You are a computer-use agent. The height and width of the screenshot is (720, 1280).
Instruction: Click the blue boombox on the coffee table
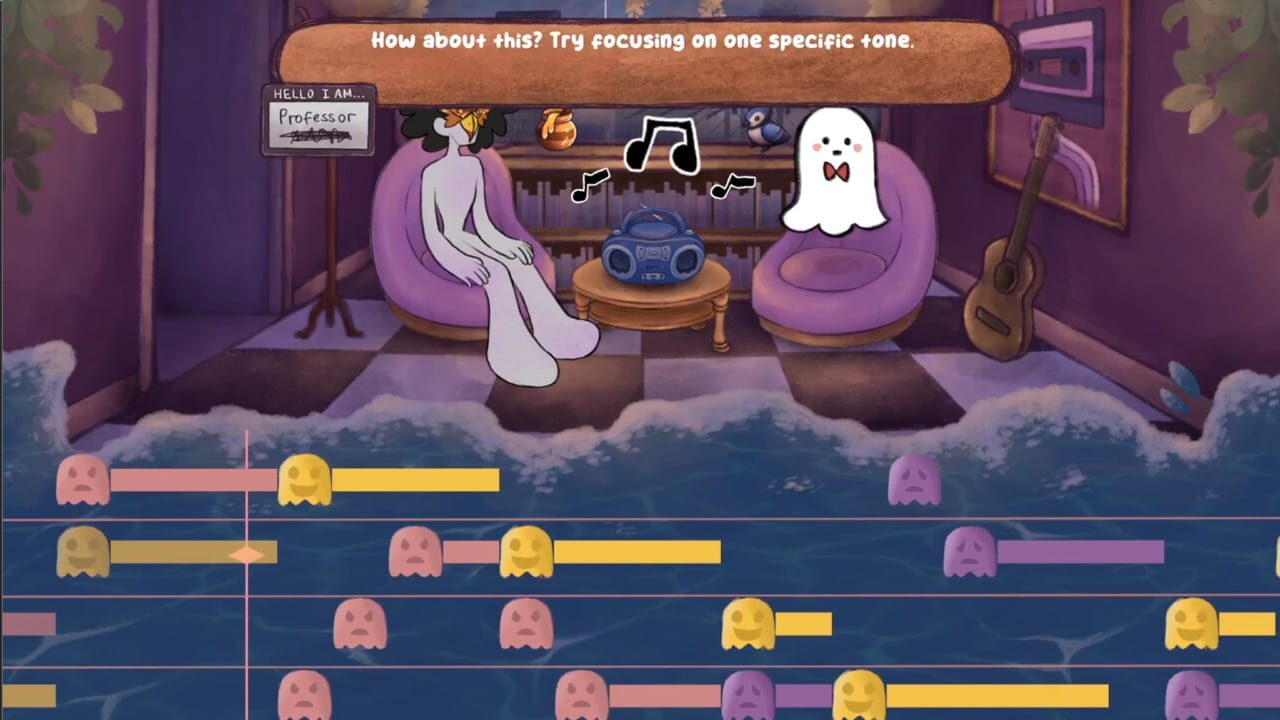pyautogui.click(x=653, y=250)
